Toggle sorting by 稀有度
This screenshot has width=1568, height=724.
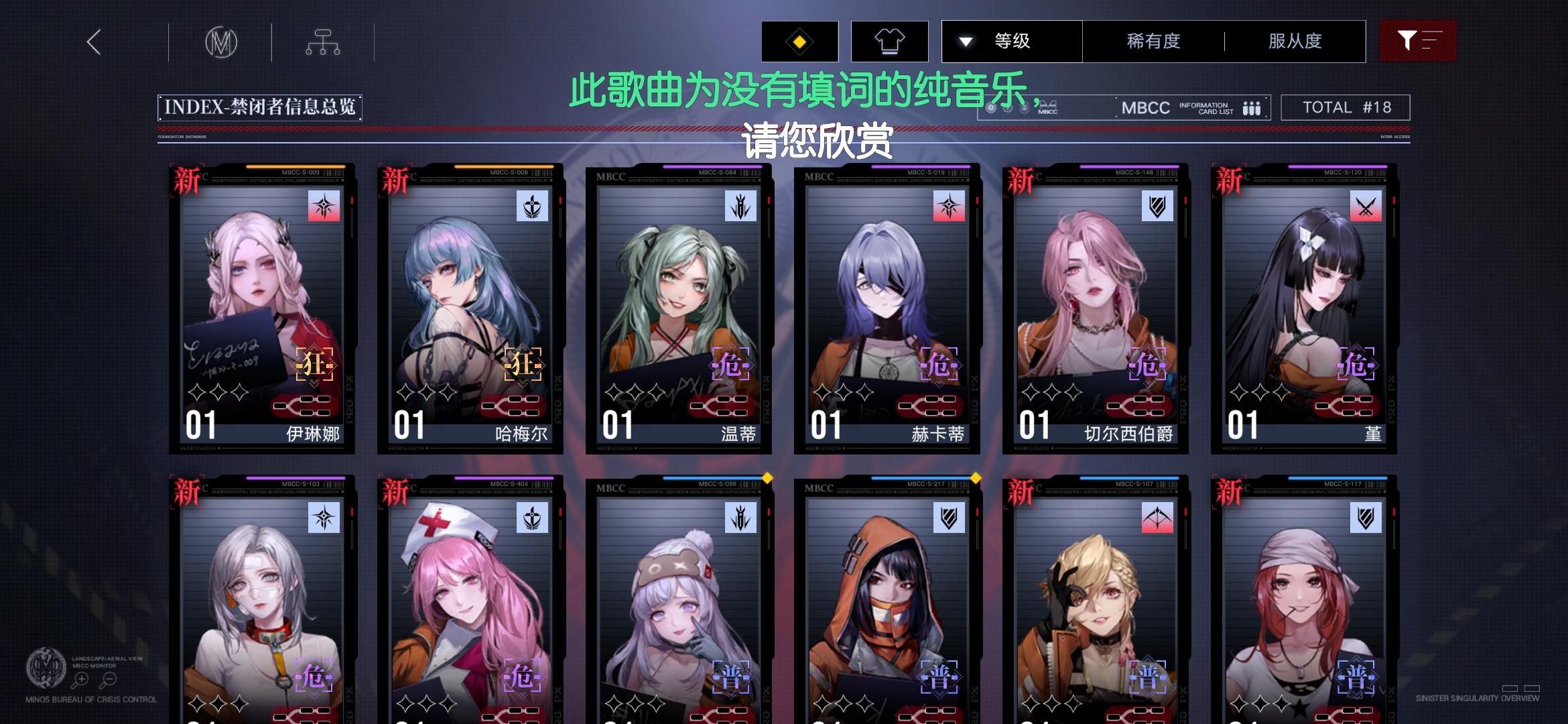click(x=1151, y=42)
